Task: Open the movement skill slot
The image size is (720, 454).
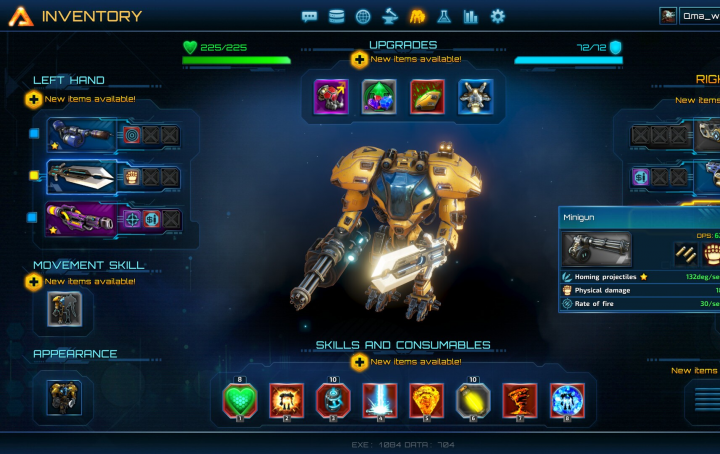Action: coord(64,312)
